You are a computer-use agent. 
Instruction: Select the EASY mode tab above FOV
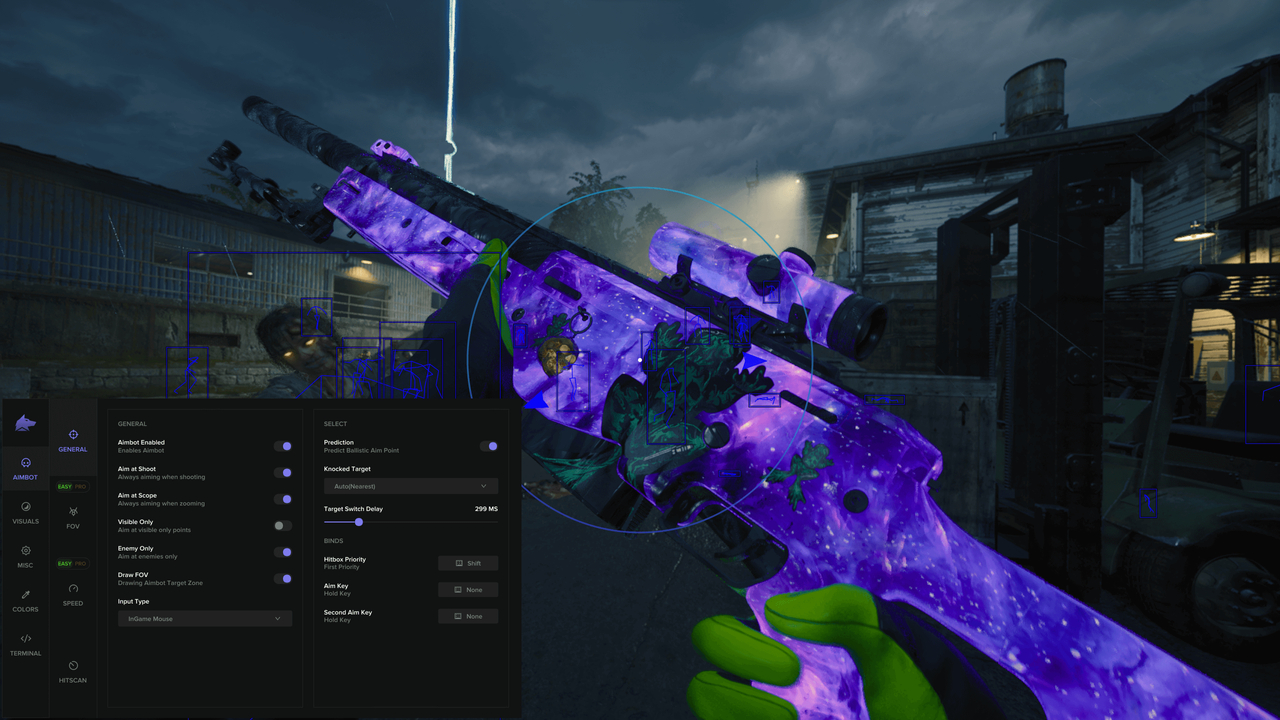[x=67, y=486]
